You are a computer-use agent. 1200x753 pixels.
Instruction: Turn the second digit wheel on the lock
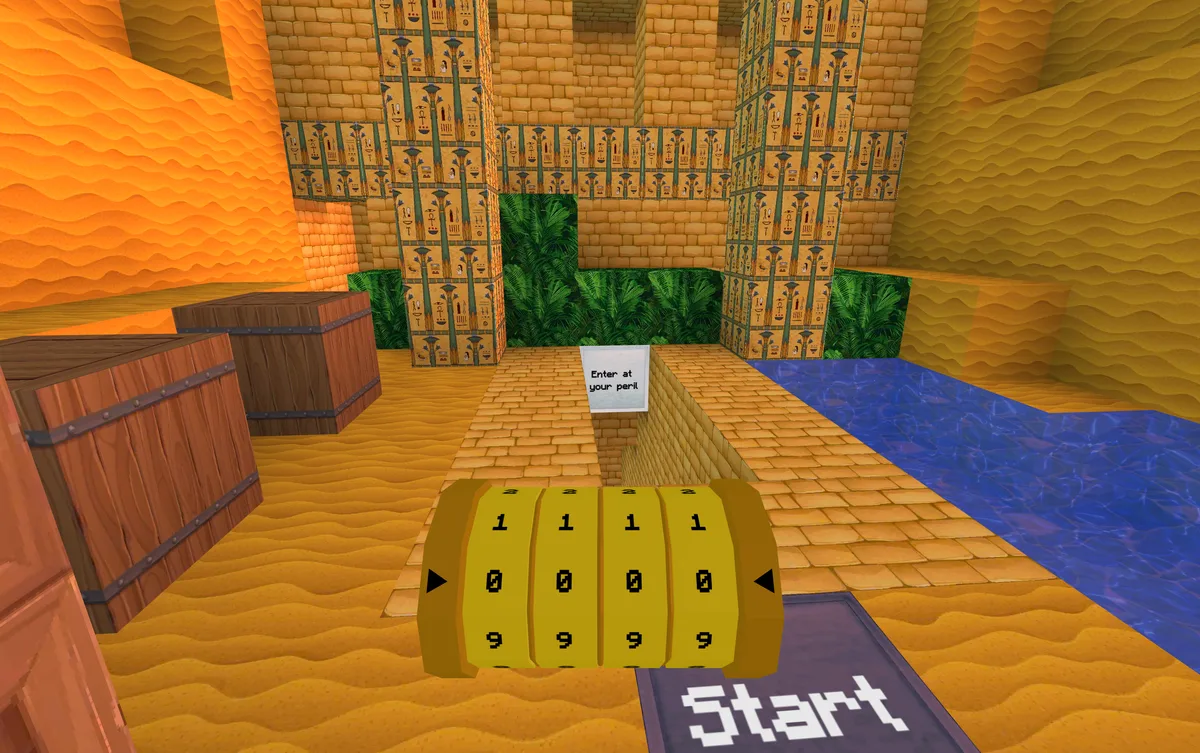point(566,580)
